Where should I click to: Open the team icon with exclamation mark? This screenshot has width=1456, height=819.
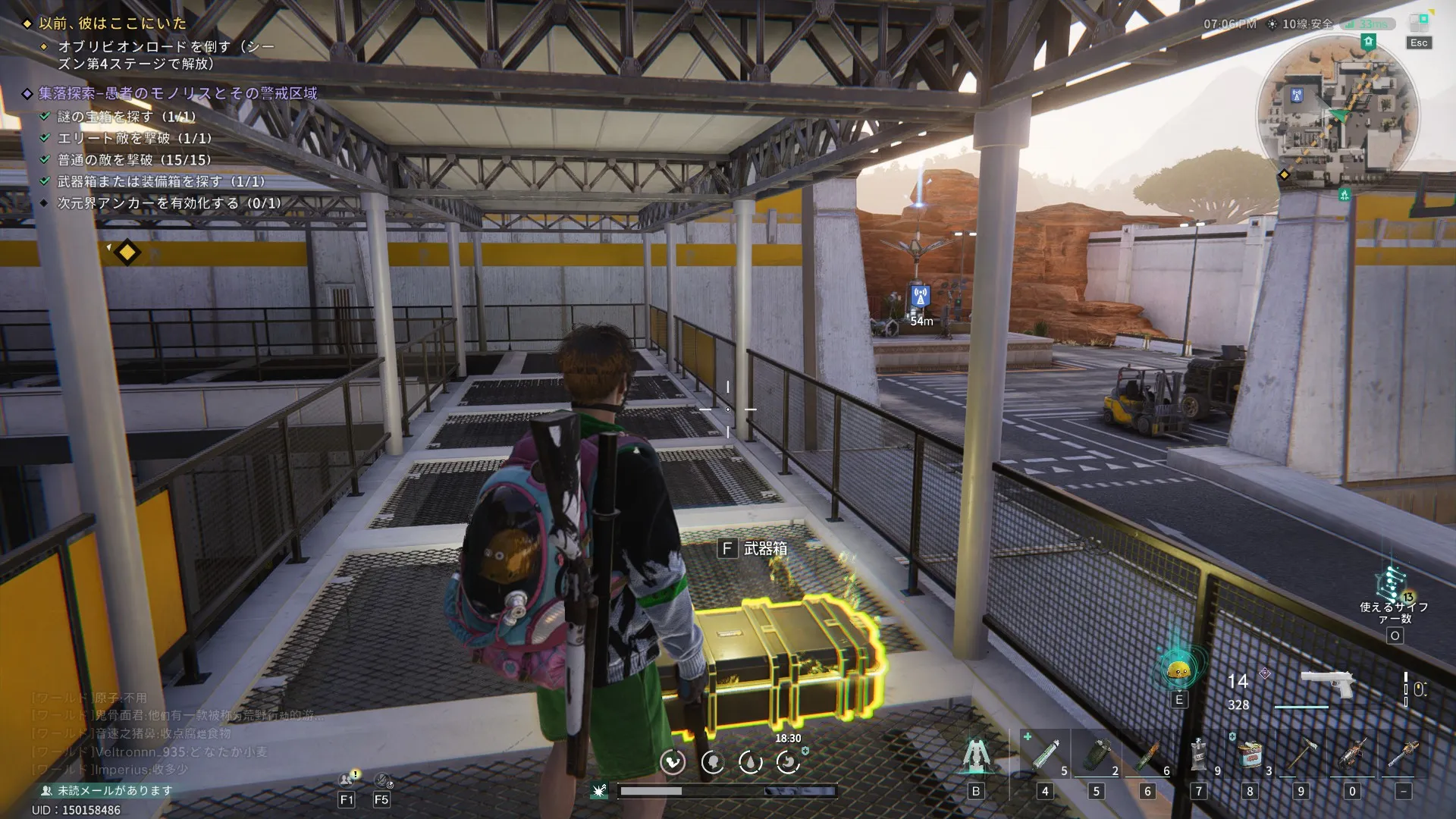point(347,779)
